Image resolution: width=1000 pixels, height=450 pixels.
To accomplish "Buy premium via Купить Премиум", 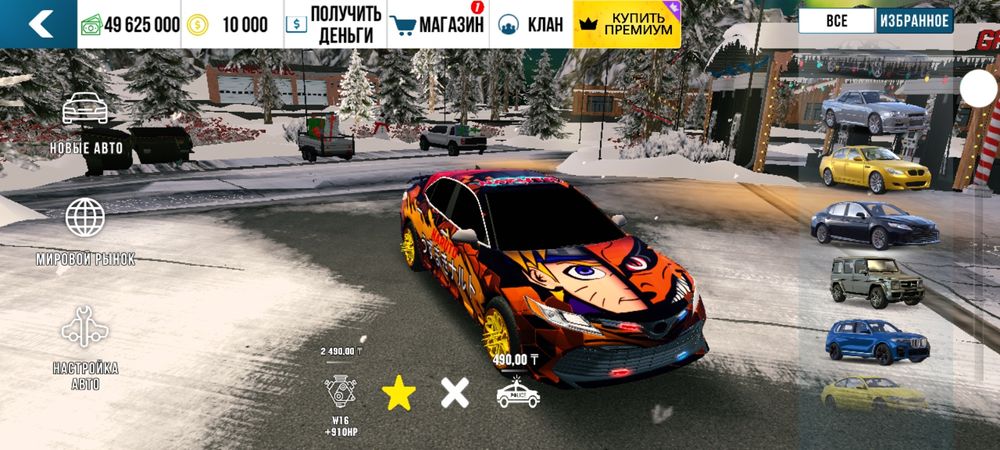I will coord(627,24).
